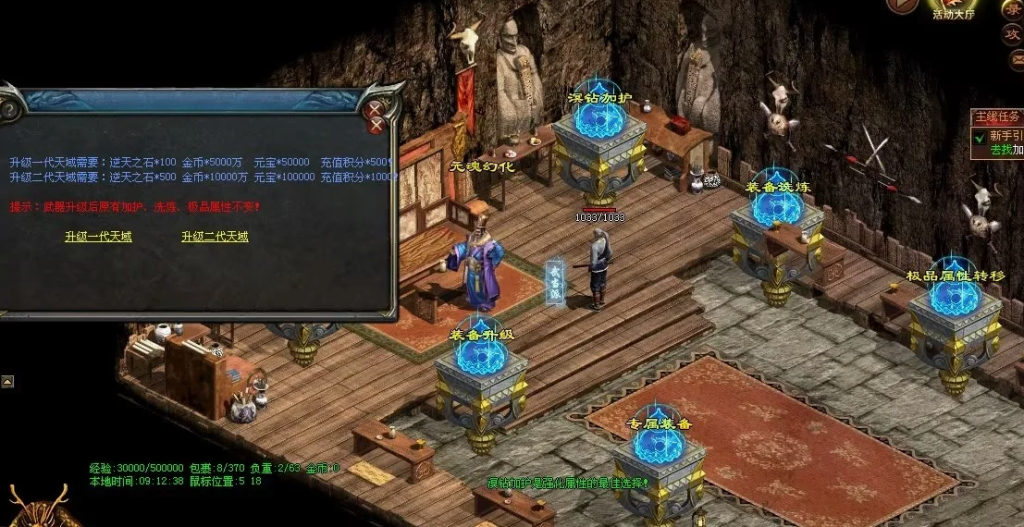Expand the small up-arrow chat toggle
The width and height of the screenshot is (1024, 527).
point(7,381)
